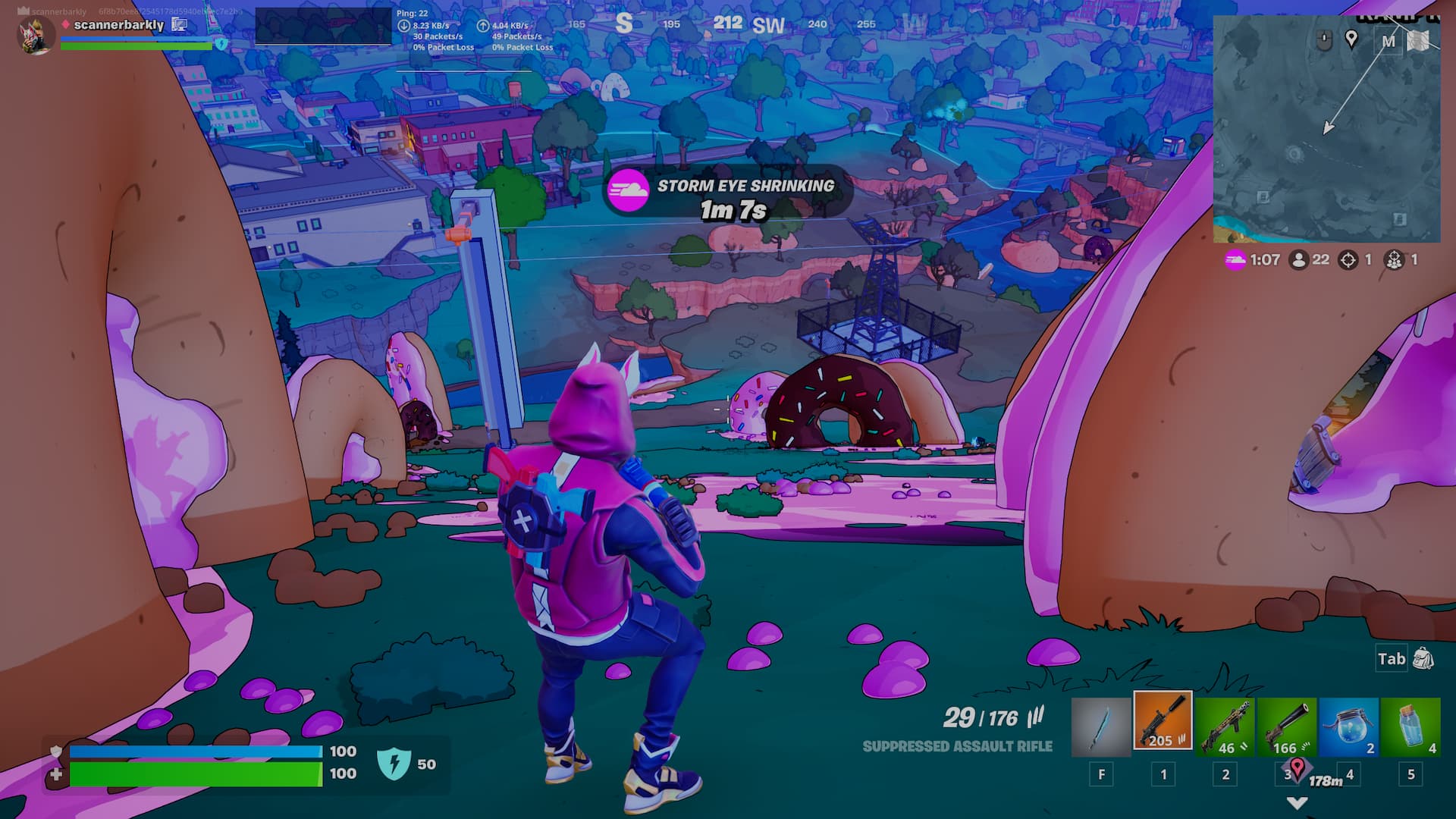Click the minimap
This screenshot has height=819, width=1456.
1326,144
